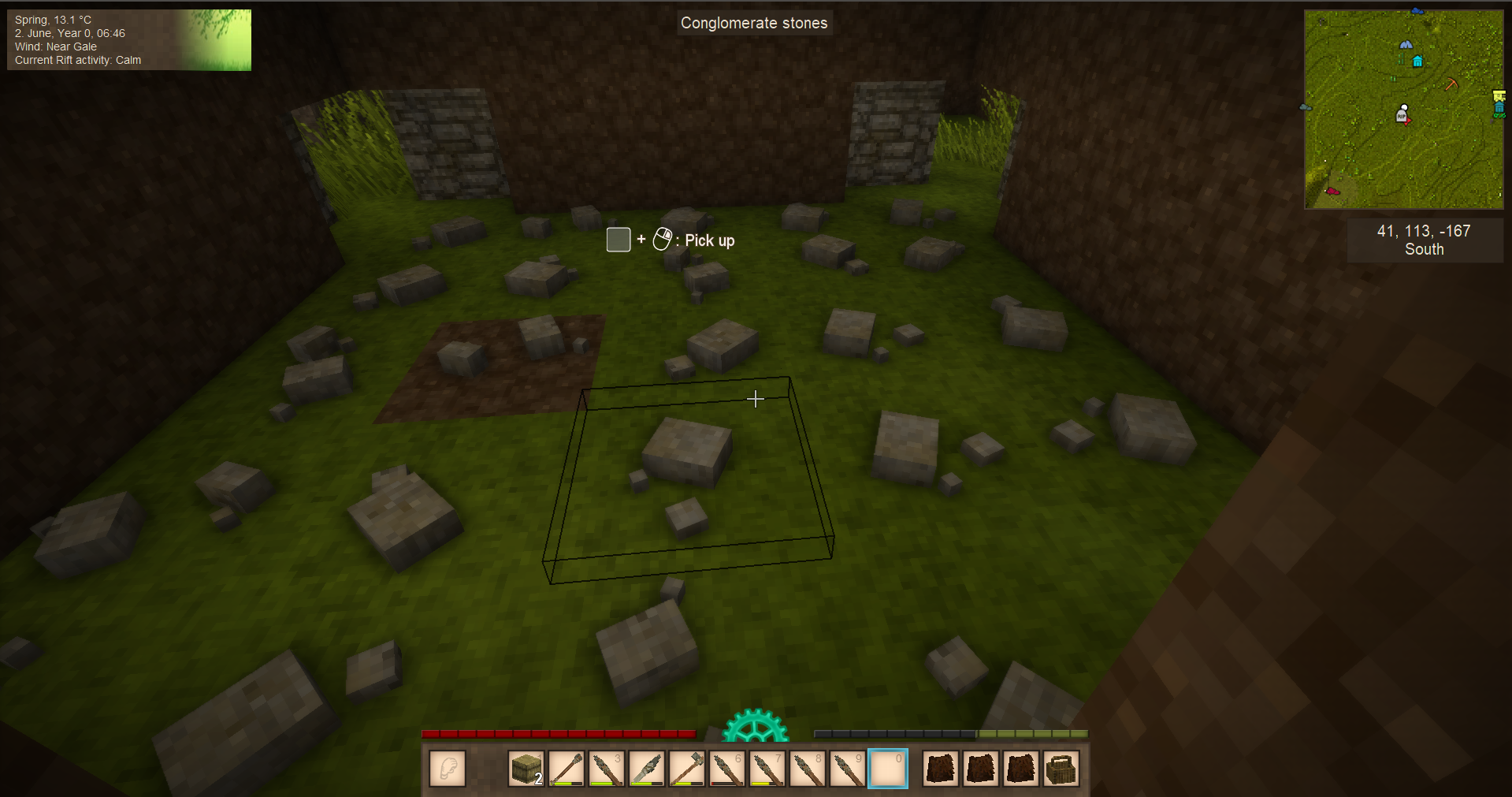Click the RIP gravestone marker on the minimap
The width and height of the screenshot is (1512, 797).
click(1402, 115)
